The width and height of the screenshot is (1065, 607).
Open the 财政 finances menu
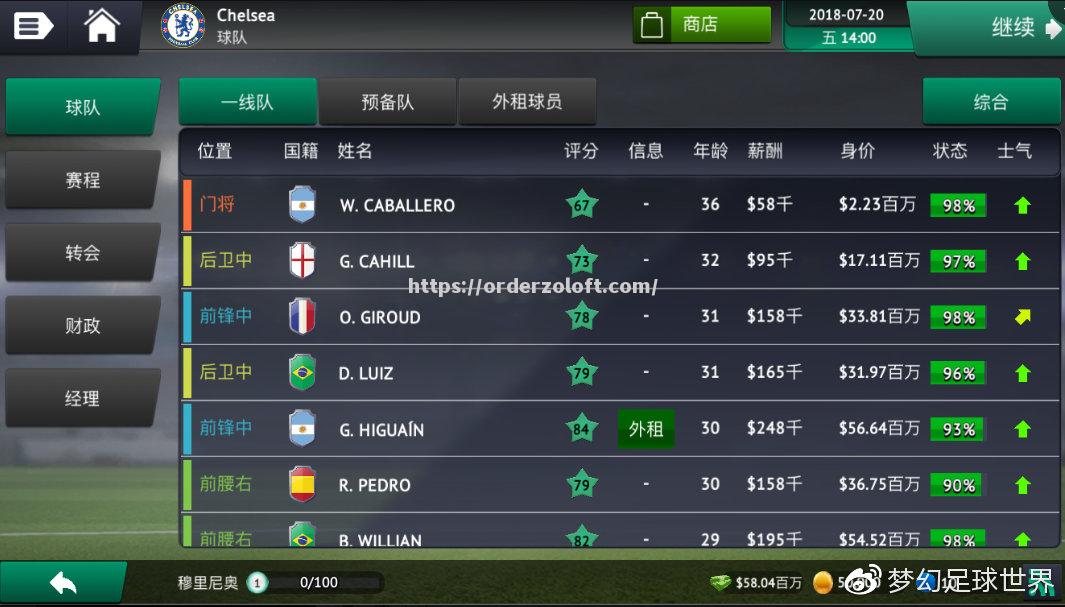83,326
